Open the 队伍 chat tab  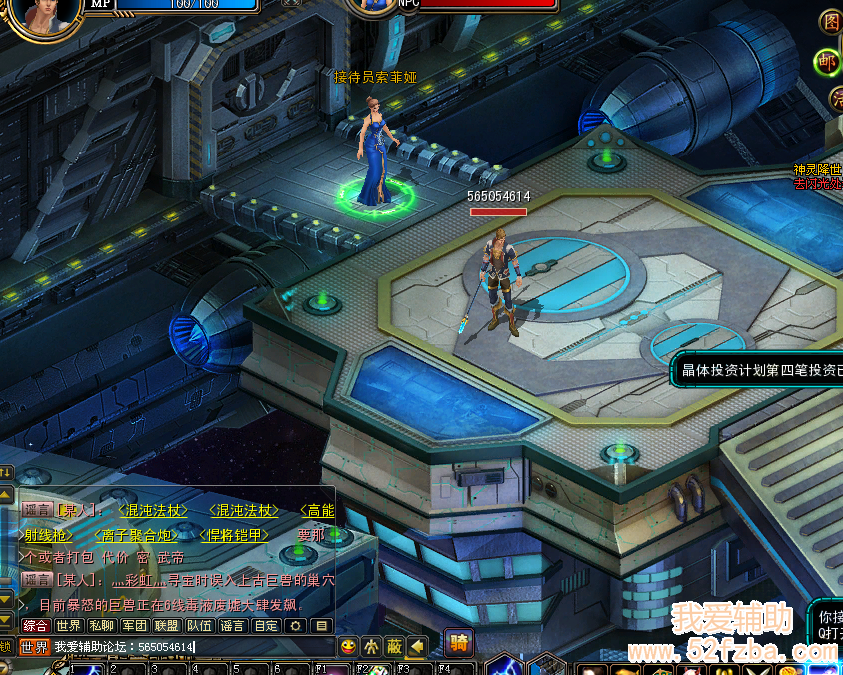click(200, 626)
